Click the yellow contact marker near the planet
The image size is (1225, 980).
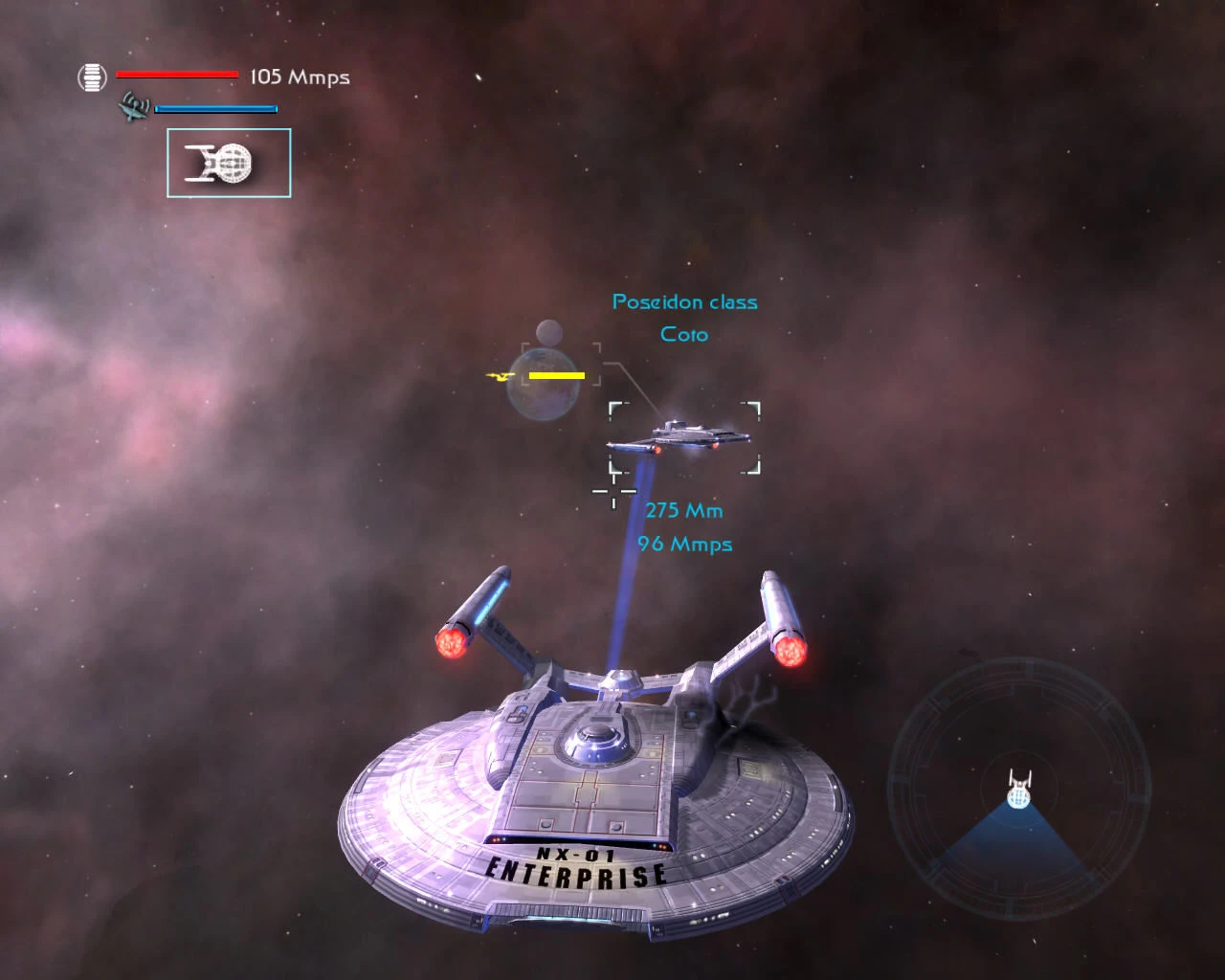pos(558,376)
